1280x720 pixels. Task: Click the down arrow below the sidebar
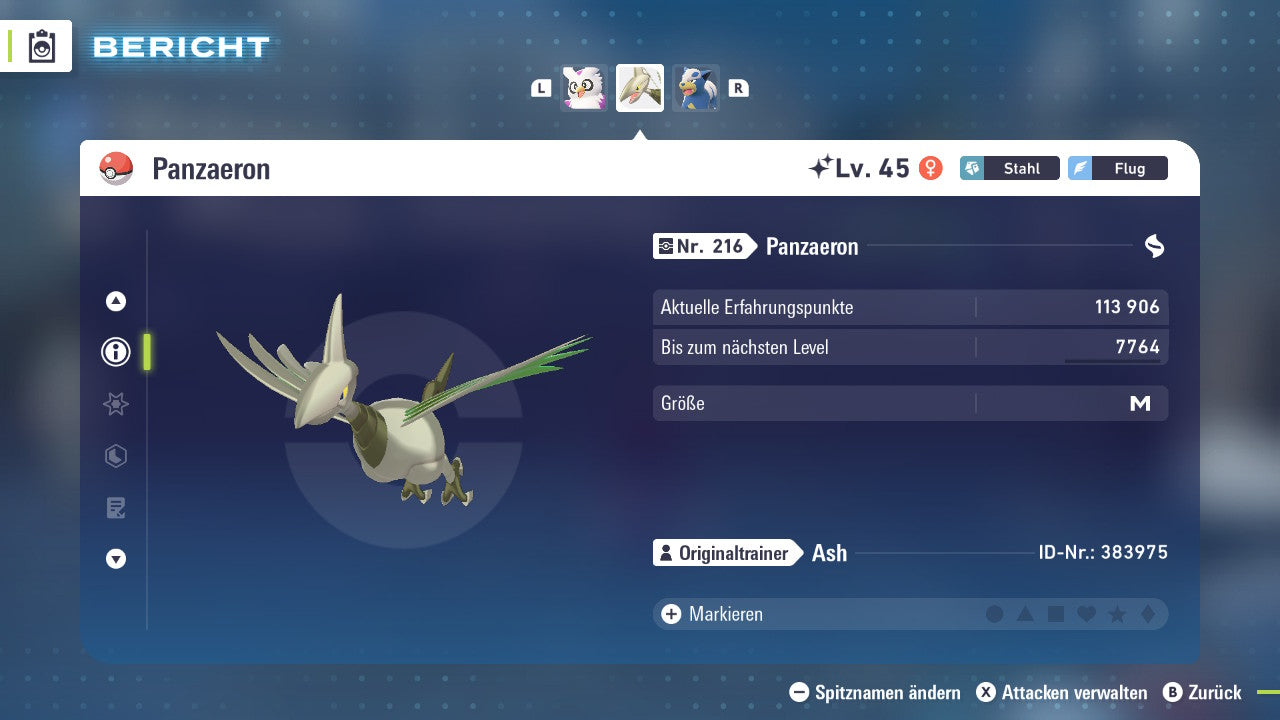pos(115,559)
